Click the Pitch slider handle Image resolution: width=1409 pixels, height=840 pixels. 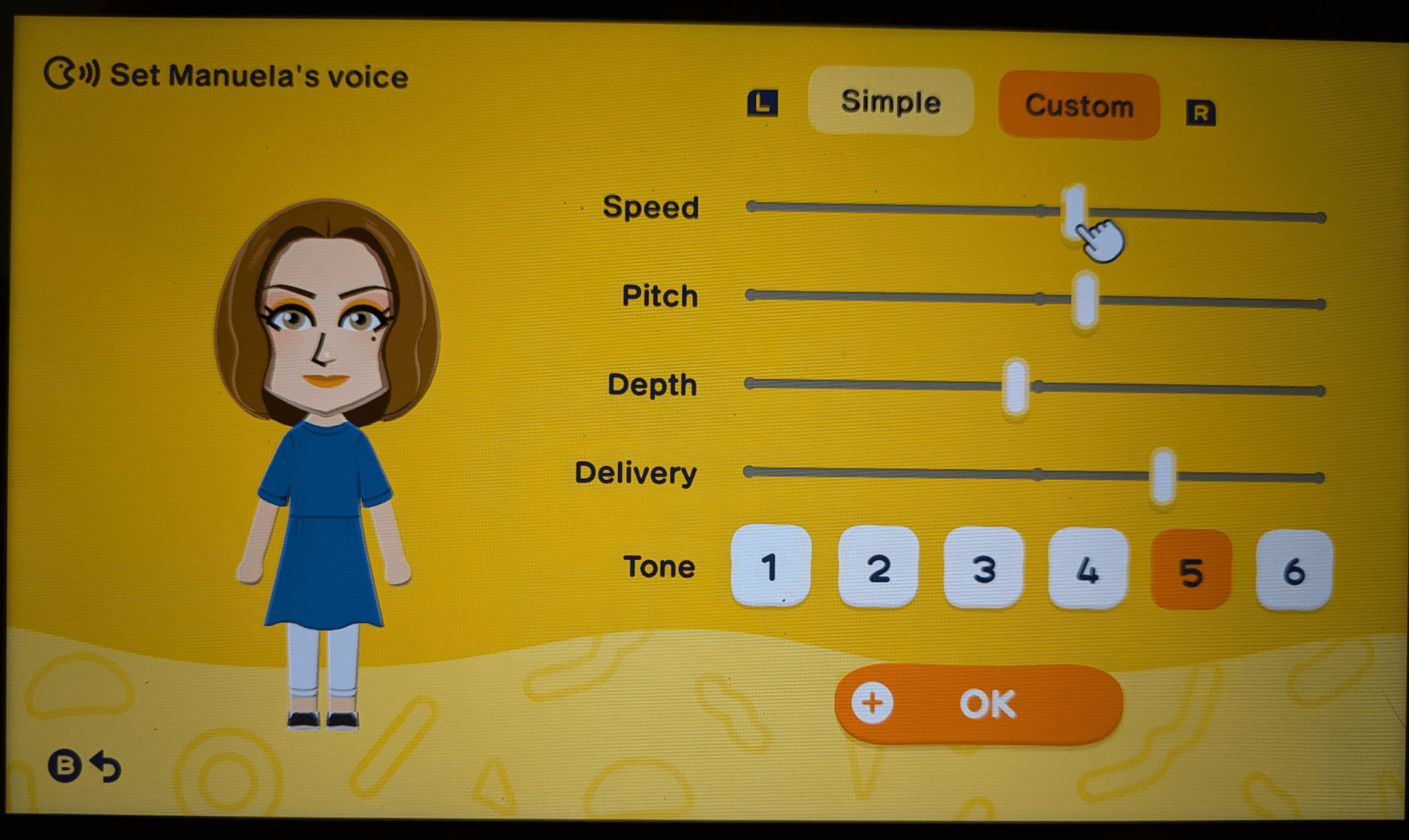point(1085,297)
